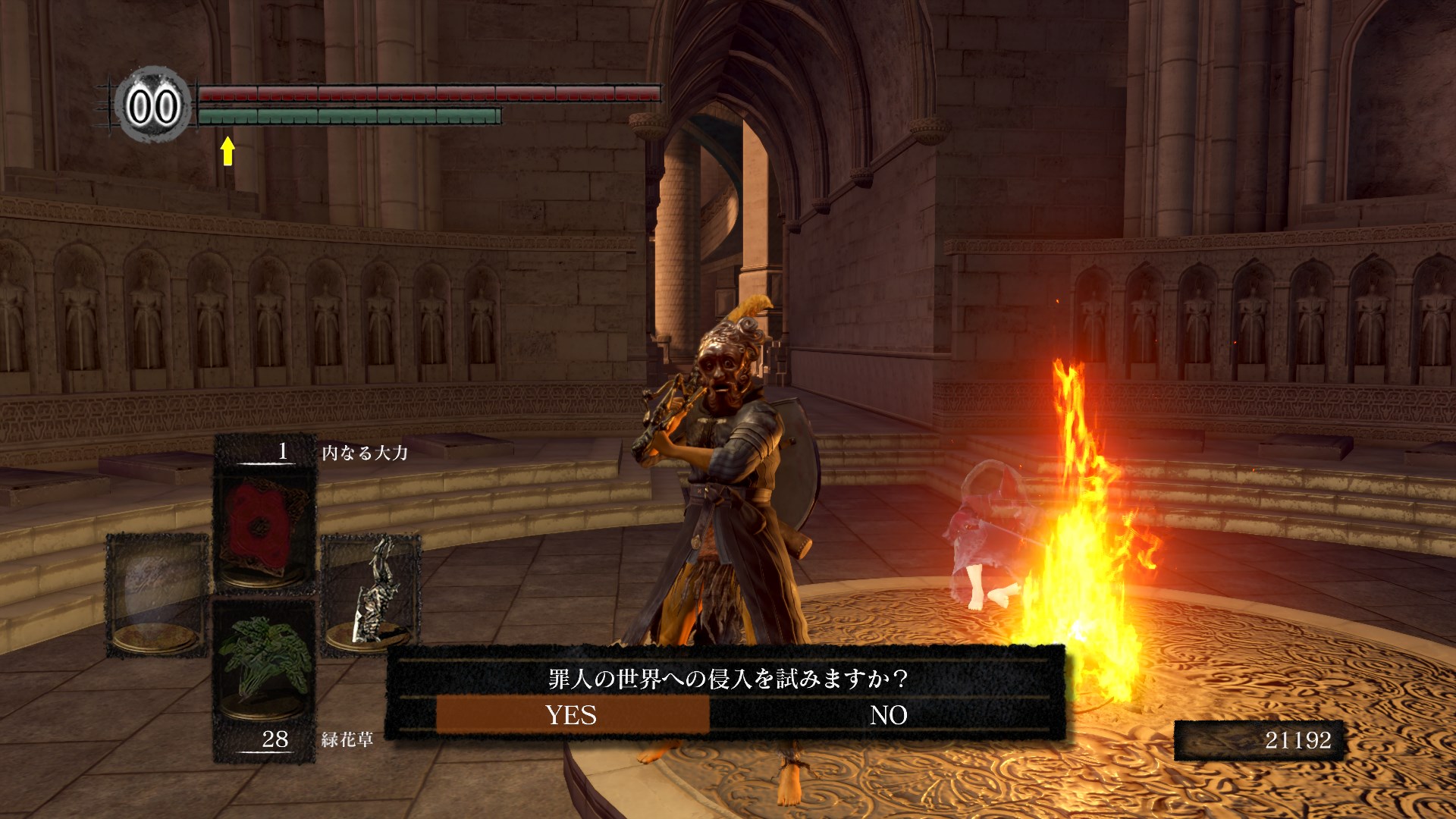Viewport: 1456px width, 819px height.
Task: Choose YES to attempt the invasion
Action: 572,715
